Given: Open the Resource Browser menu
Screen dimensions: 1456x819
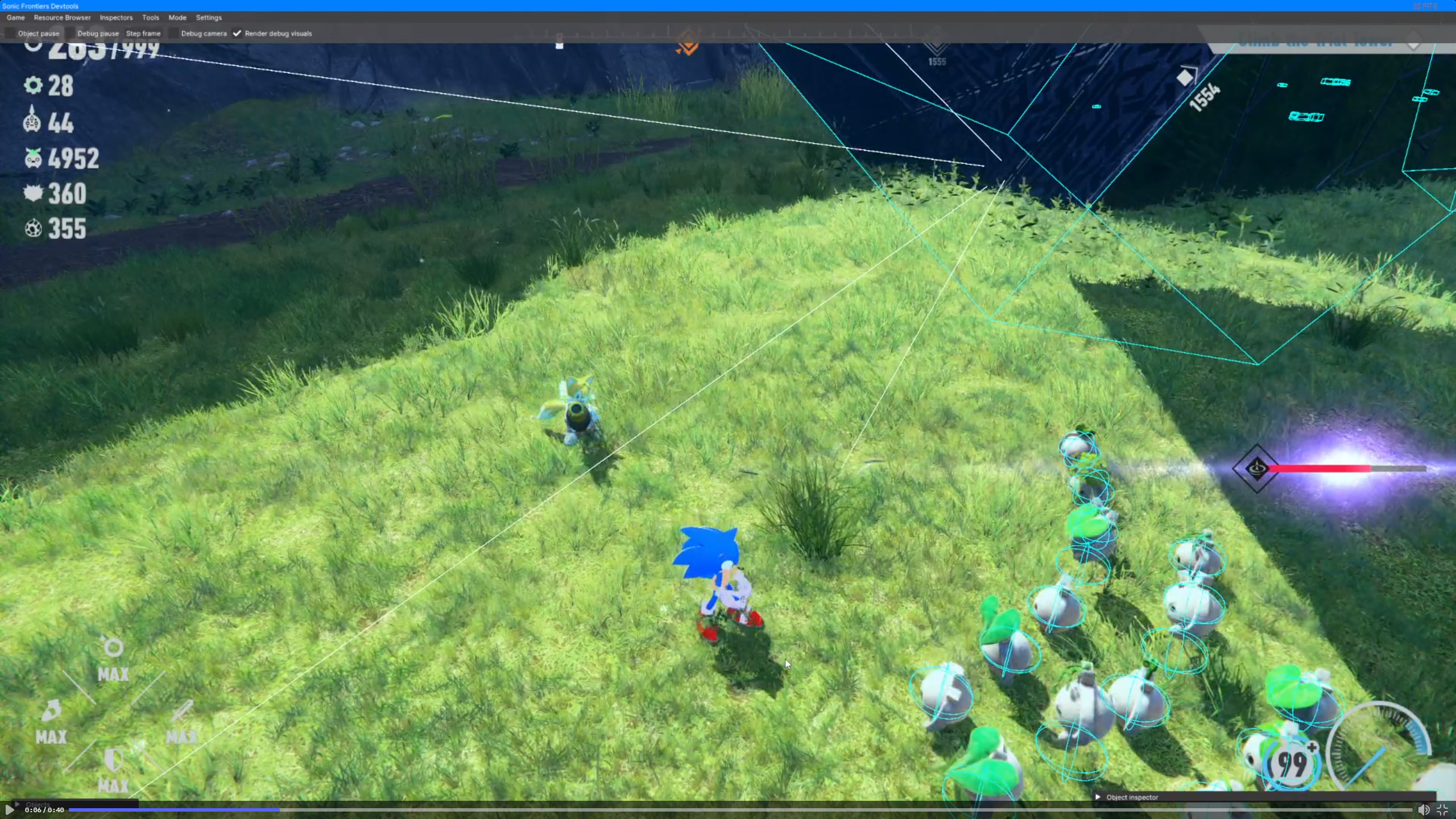Looking at the screenshot, I should (62, 18).
